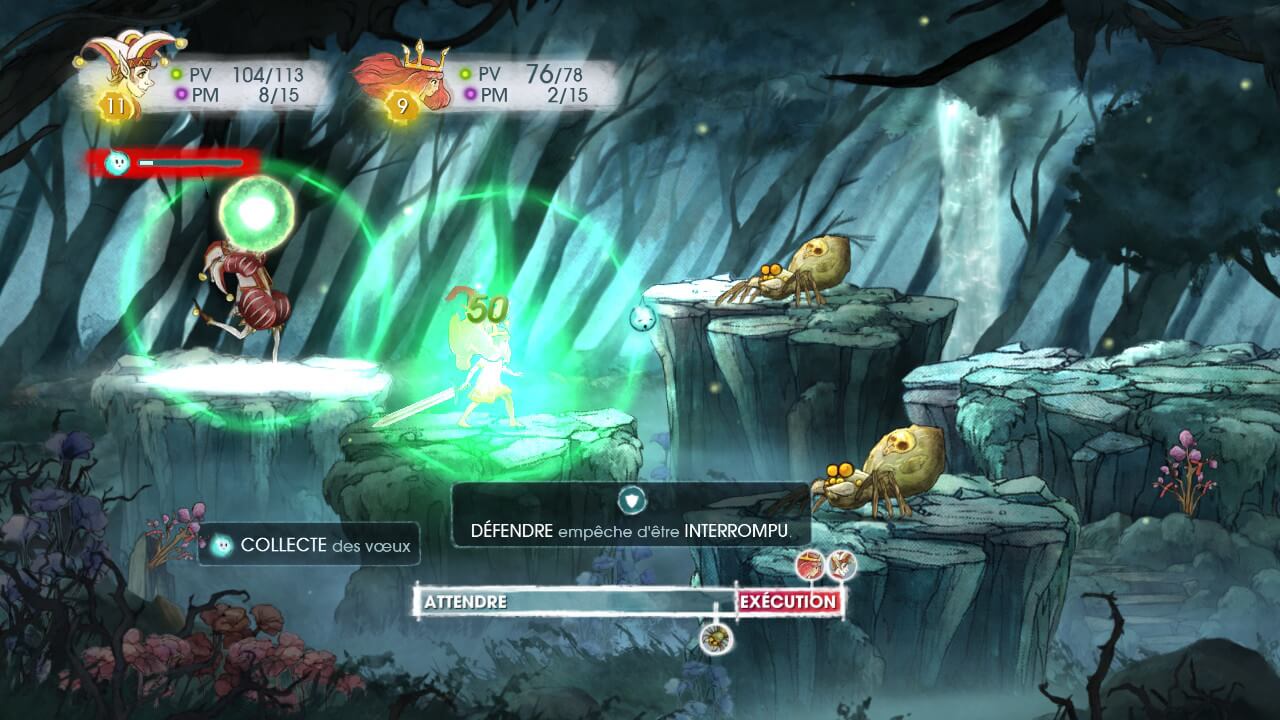Click the jester marker above the timeline
This screenshot has width=1280, height=720.
(842, 566)
